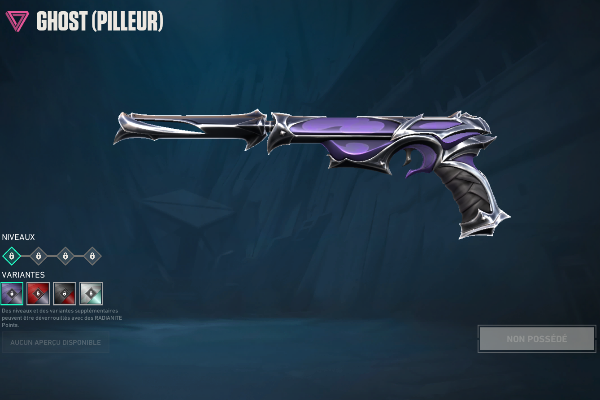This screenshot has height=400, width=600.
Task: Select the teal-highlighted level diamond
Action: [12, 256]
